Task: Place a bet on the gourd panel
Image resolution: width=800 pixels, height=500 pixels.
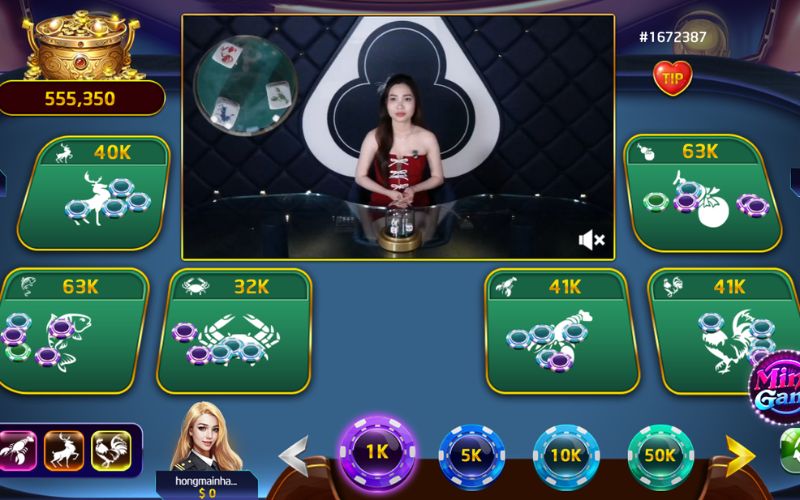Action: pyautogui.click(x=703, y=195)
